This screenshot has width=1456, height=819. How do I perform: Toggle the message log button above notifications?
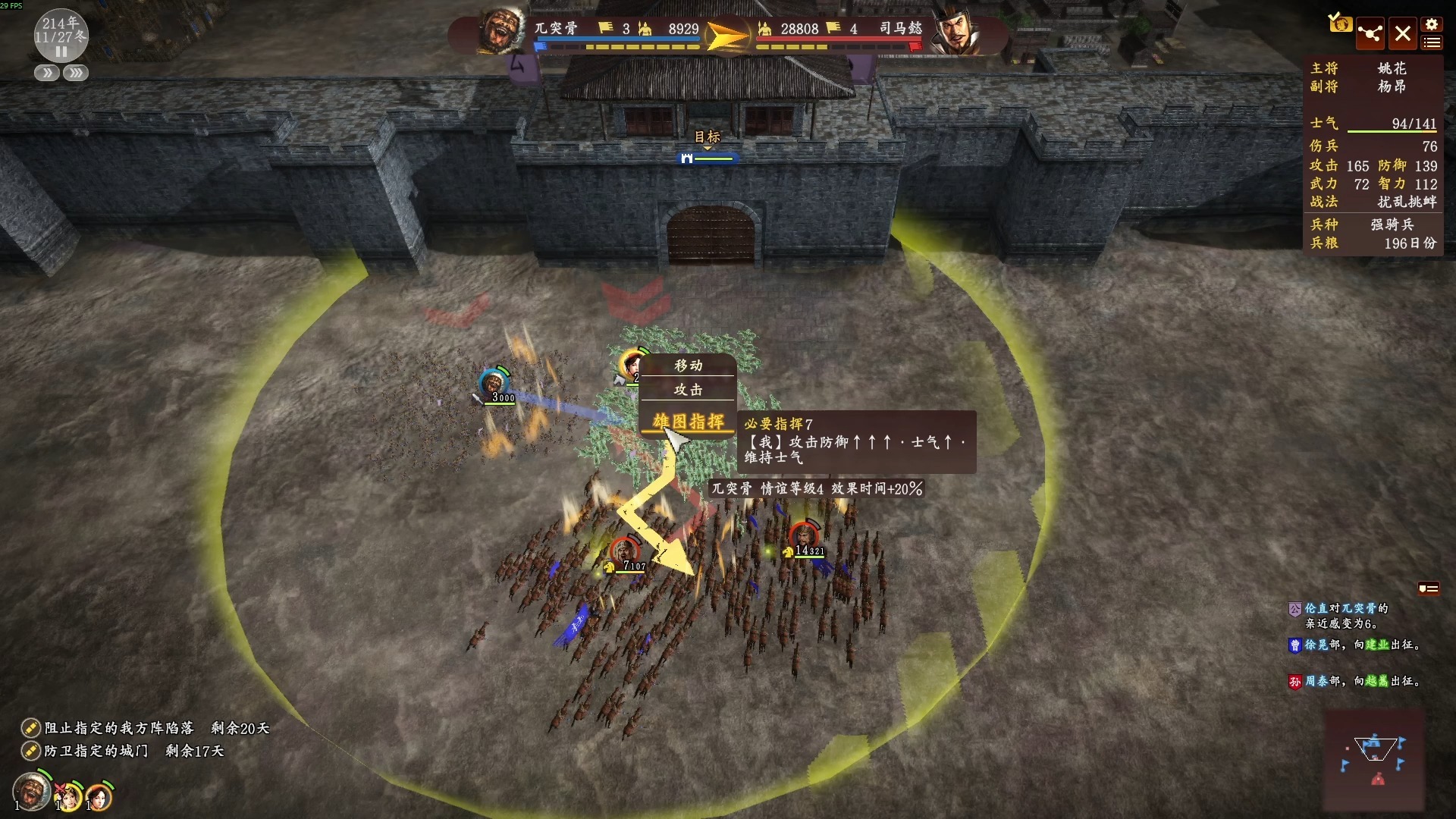click(1428, 588)
